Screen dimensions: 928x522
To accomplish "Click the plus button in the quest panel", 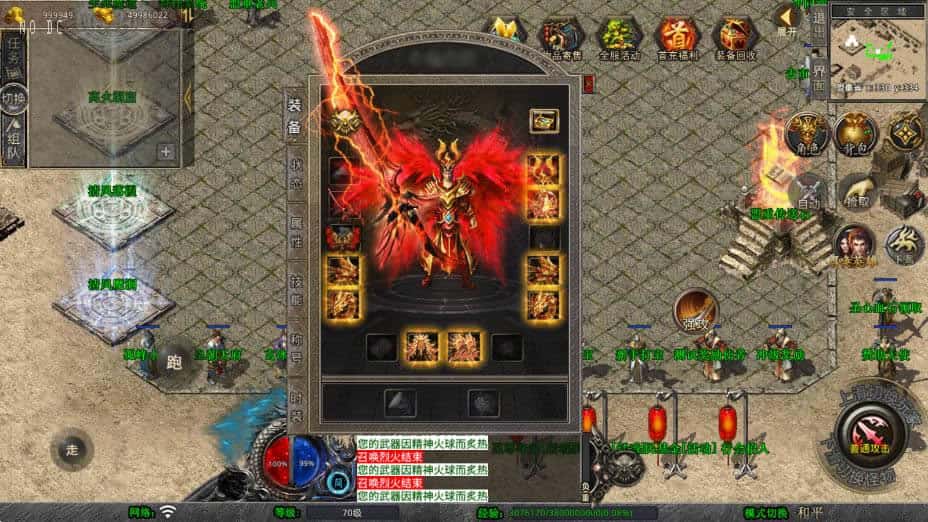I will 166,153.
